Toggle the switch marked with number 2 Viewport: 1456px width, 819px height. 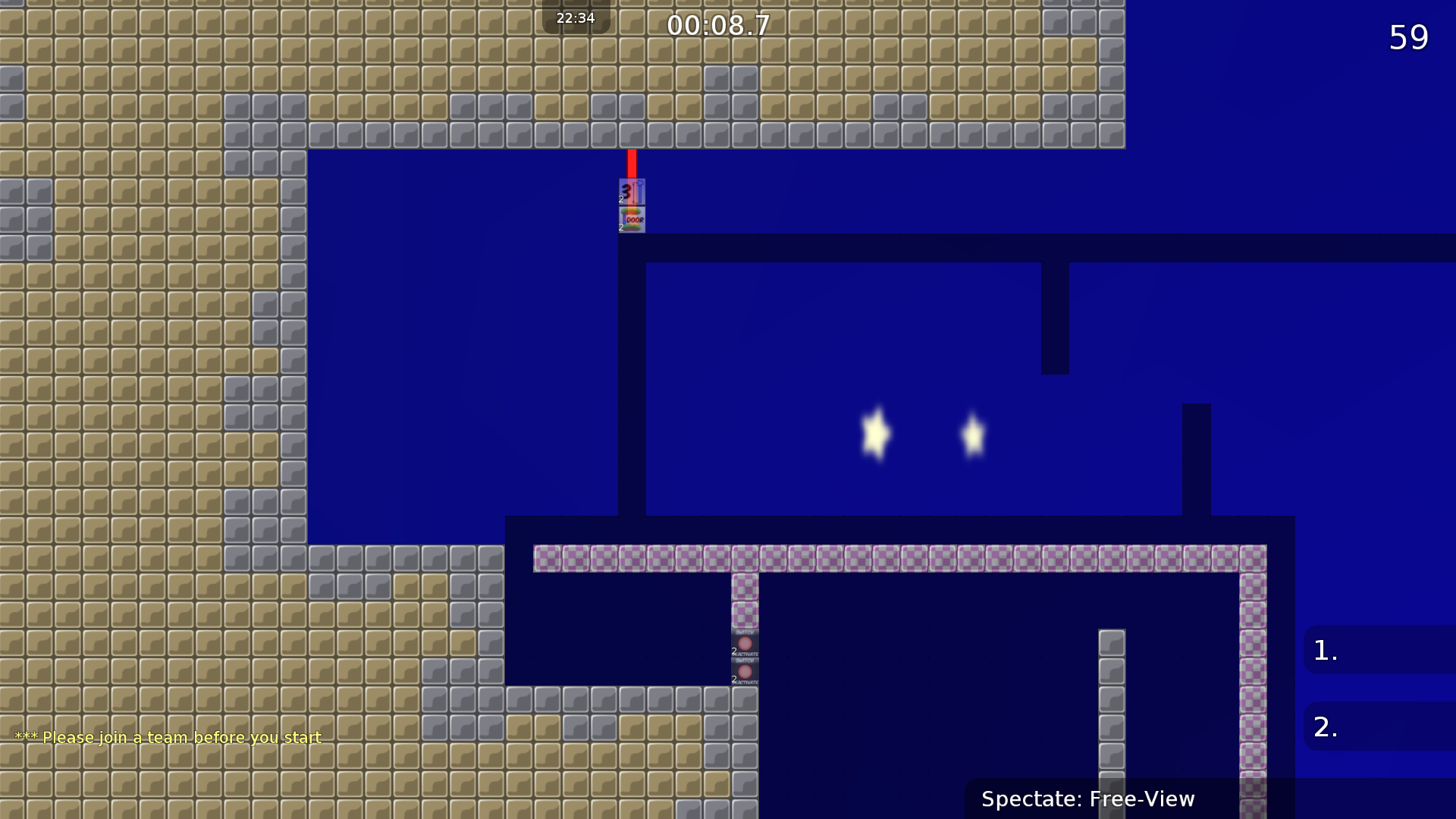click(x=745, y=641)
